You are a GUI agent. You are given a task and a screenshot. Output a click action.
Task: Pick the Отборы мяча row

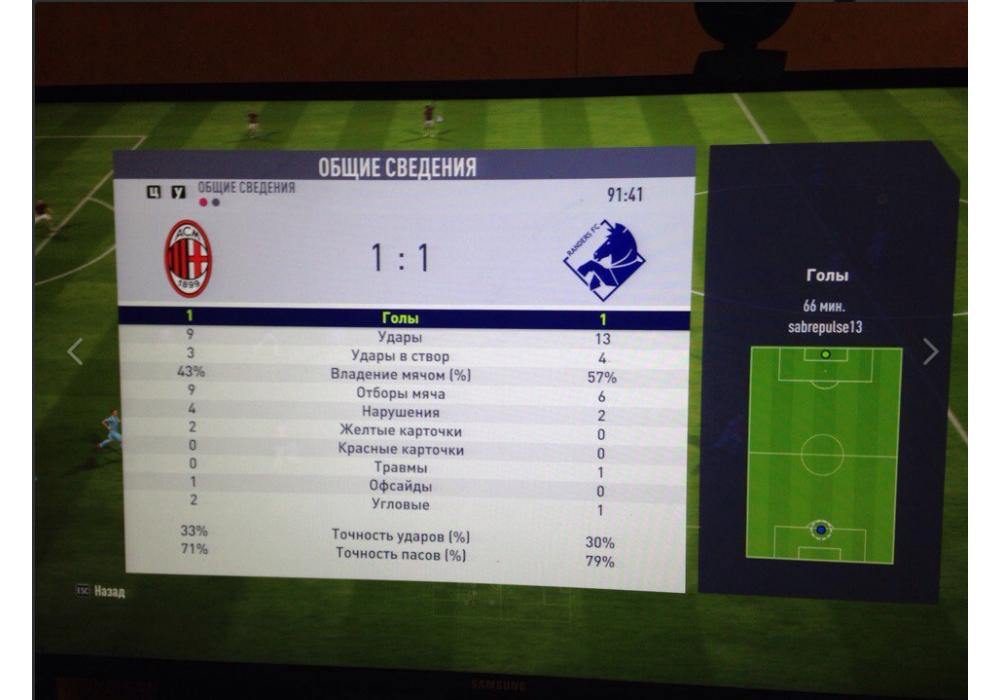[x=400, y=394]
